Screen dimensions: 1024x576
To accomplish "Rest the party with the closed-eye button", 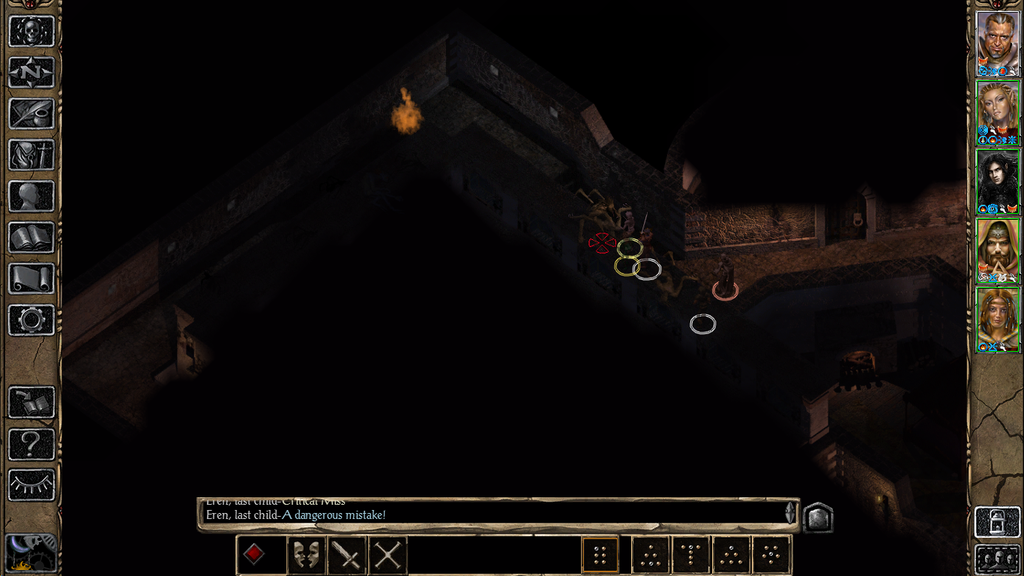I will point(31,485).
